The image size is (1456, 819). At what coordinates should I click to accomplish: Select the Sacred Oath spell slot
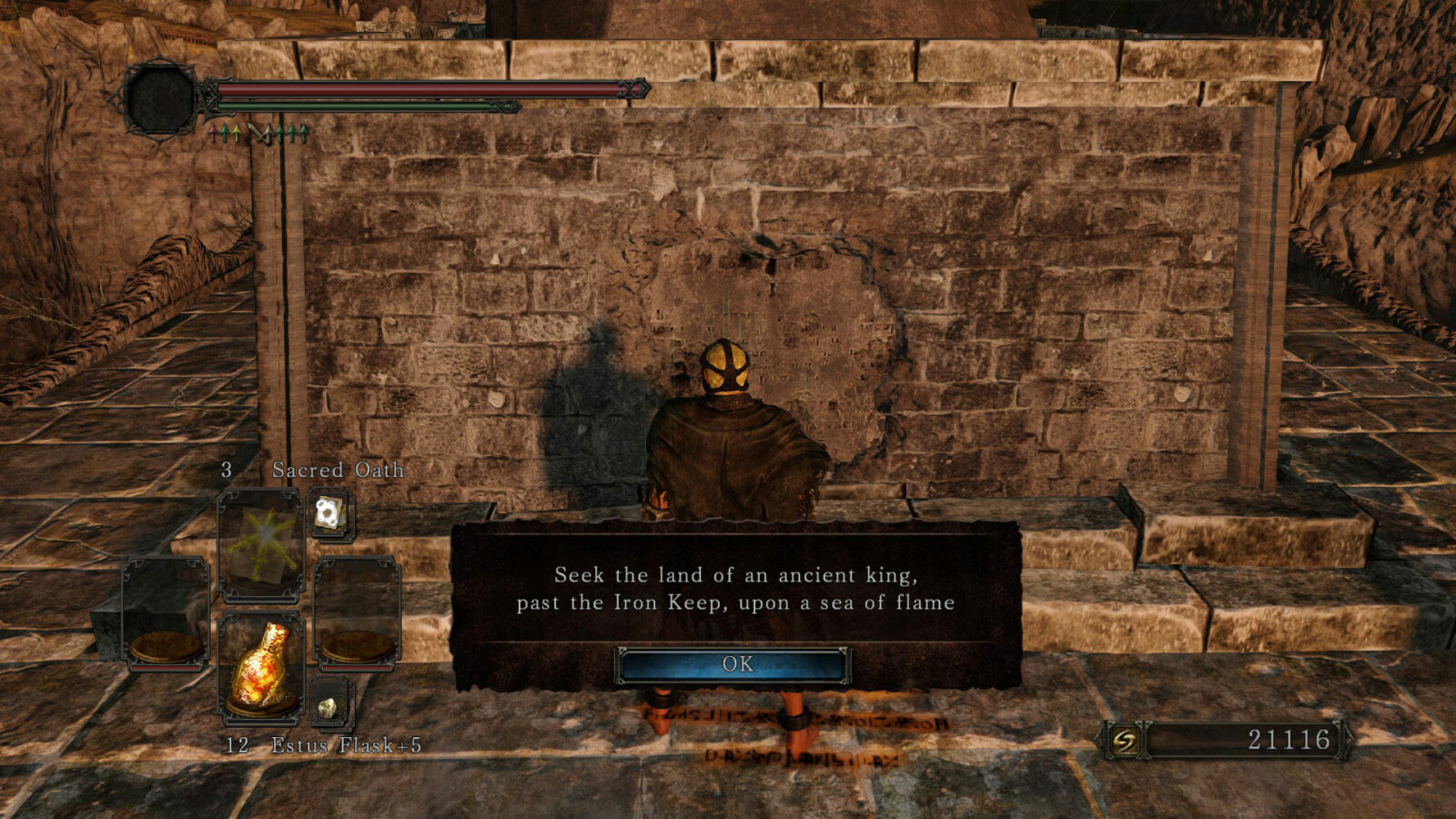click(x=260, y=543)
